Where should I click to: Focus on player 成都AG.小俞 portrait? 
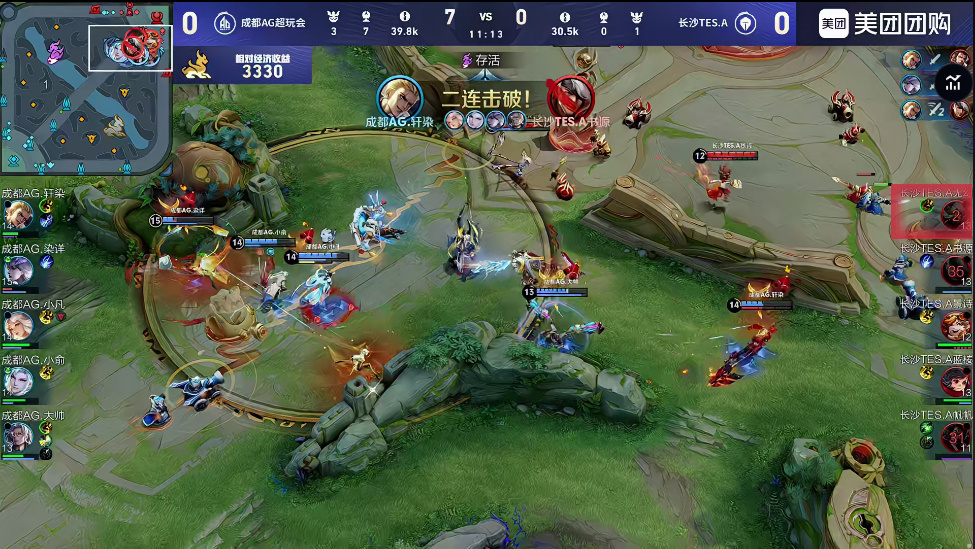coord(18,382)
